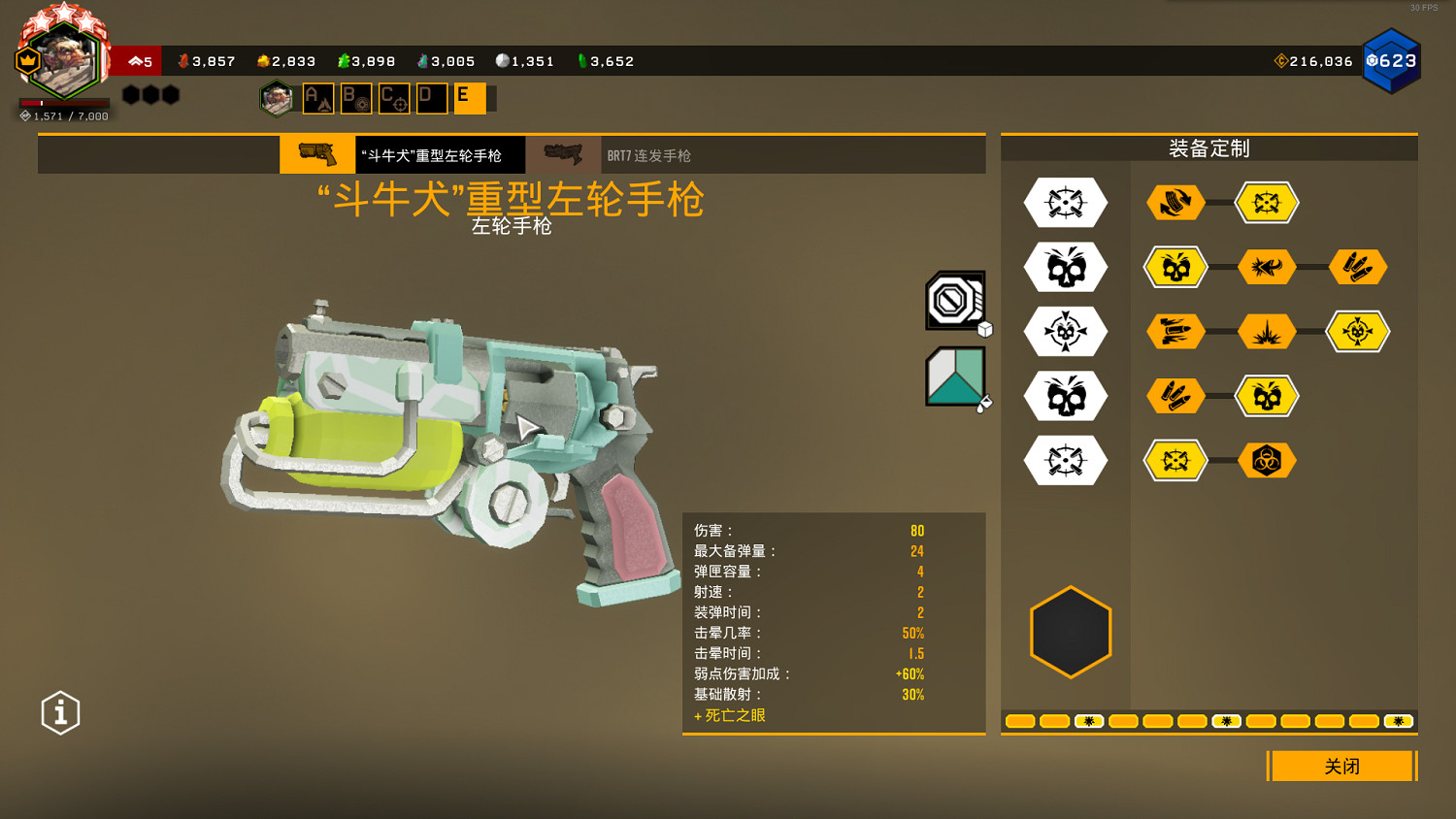
Task: Open the teal paintjob selector
Action: [955, 377]
